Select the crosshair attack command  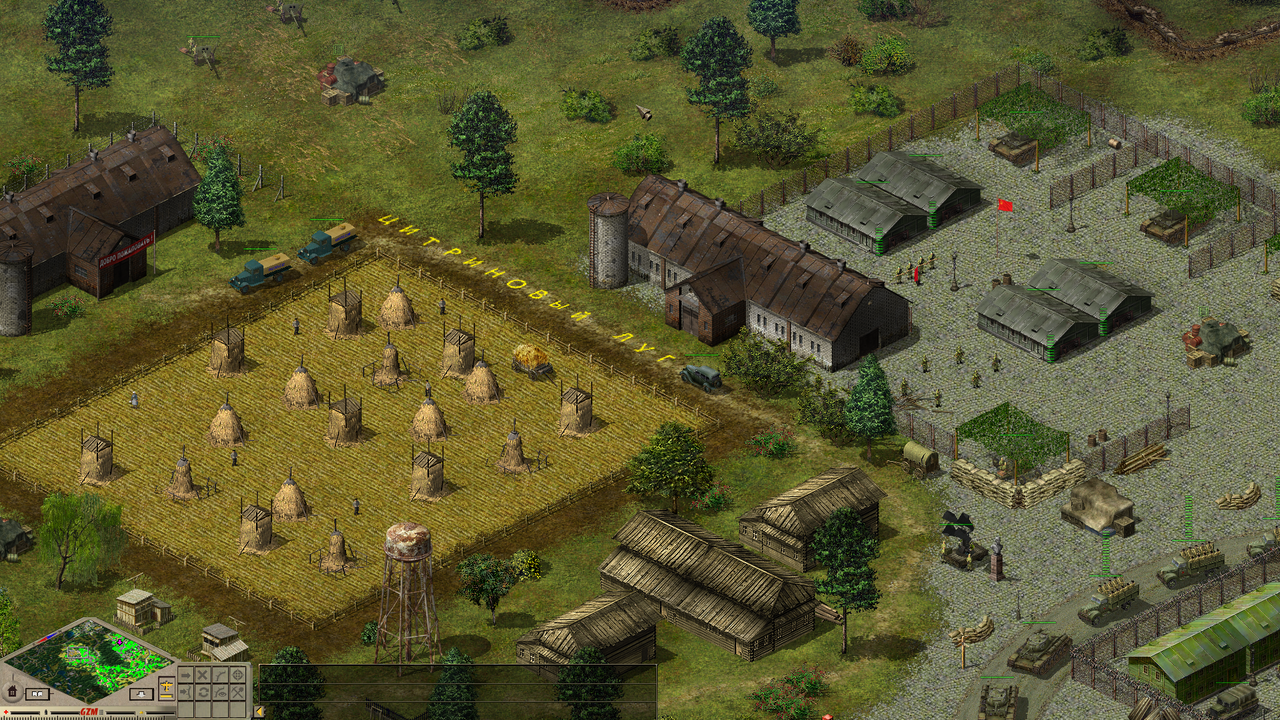click(238, 675)
